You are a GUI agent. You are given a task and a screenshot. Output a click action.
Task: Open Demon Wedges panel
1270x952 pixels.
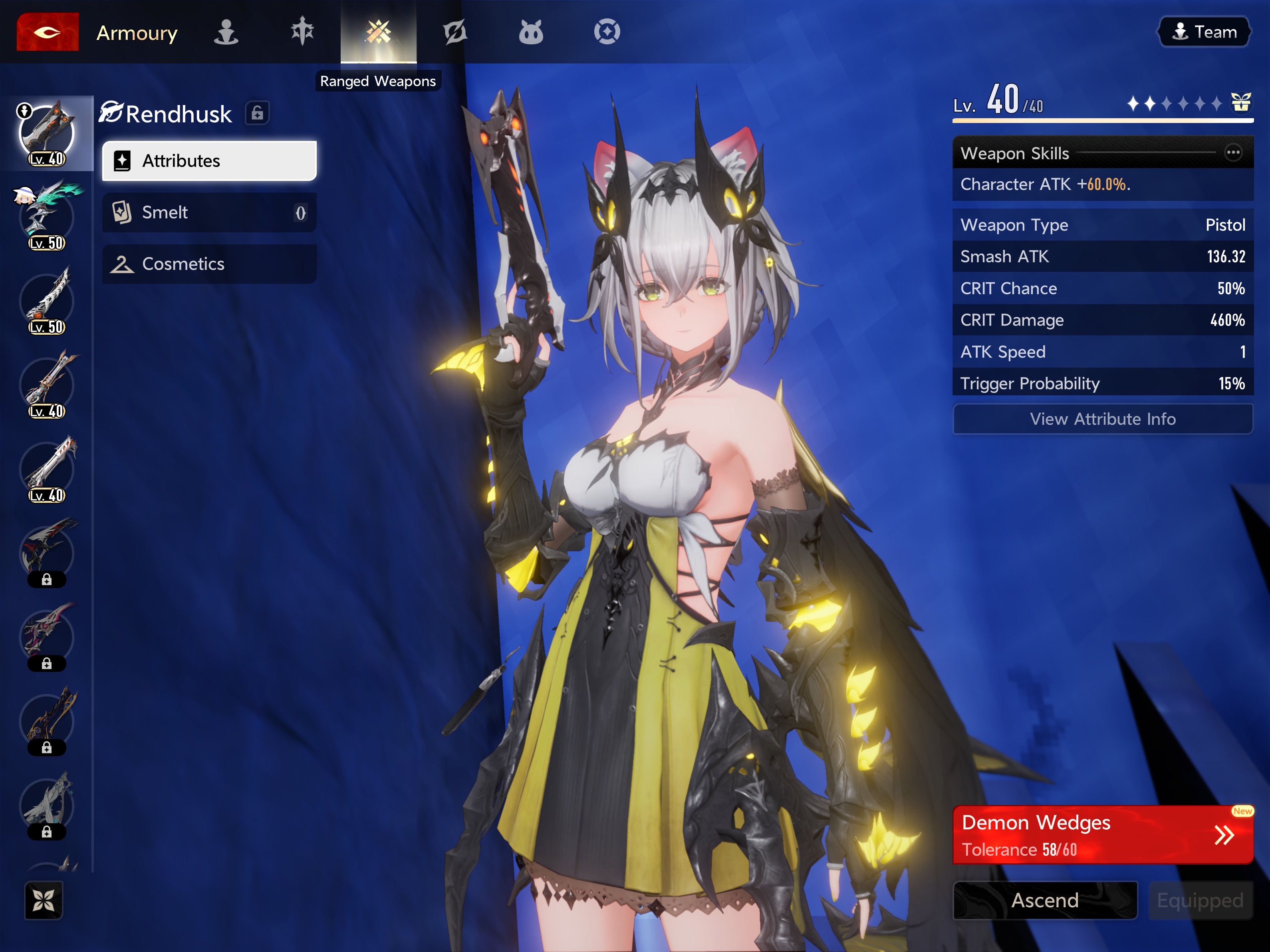pos(1102,835)
